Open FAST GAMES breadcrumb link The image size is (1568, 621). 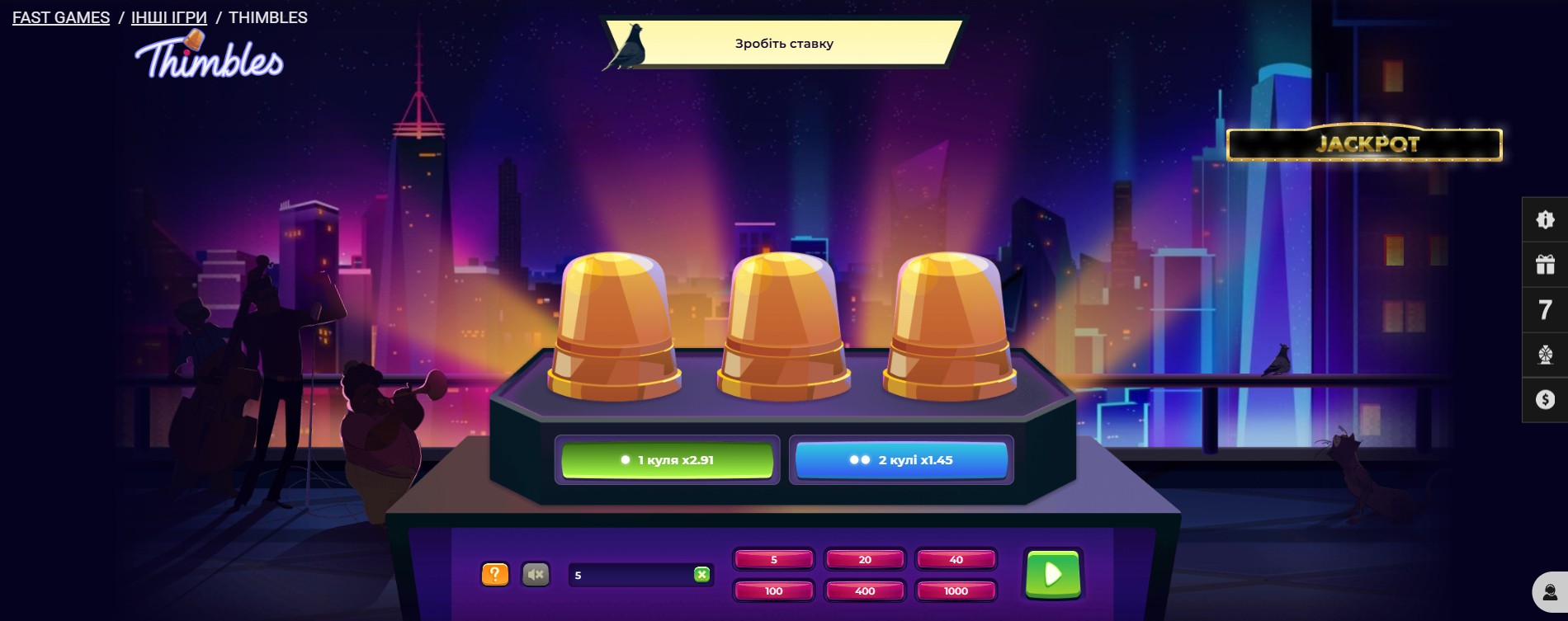[60, 16]
